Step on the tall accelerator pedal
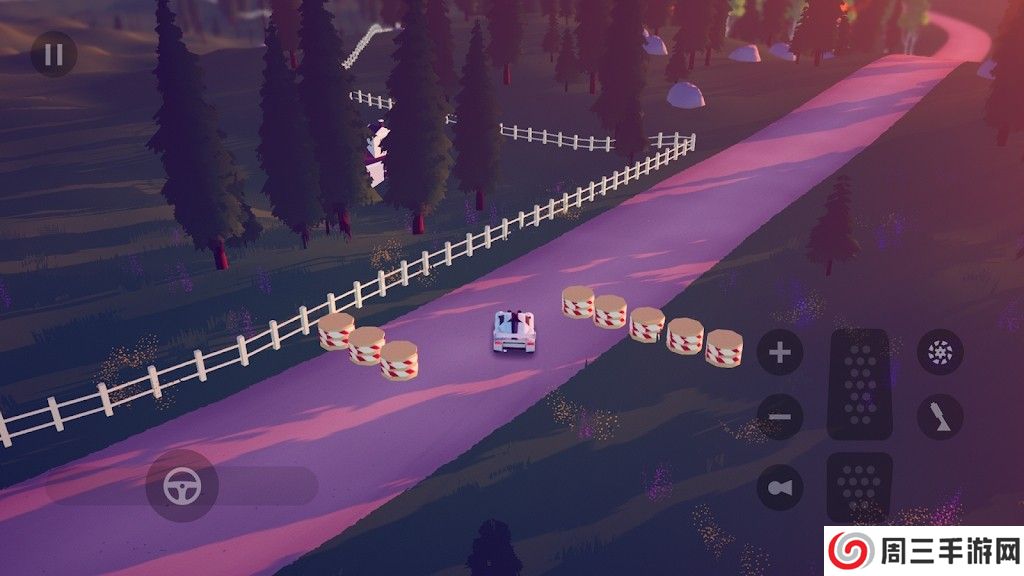 (x=860, y=384)
